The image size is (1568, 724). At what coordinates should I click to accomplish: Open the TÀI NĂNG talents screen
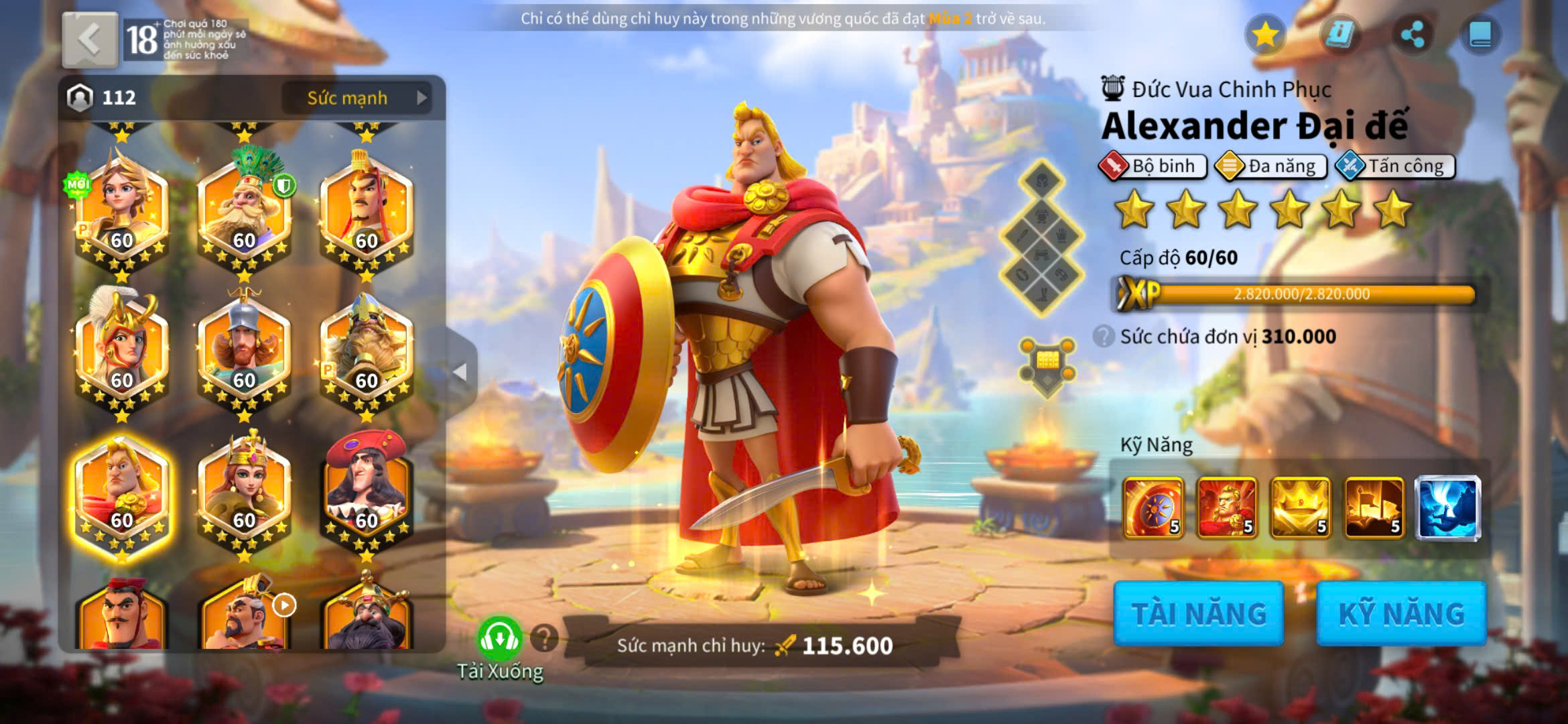point(1198,613)
